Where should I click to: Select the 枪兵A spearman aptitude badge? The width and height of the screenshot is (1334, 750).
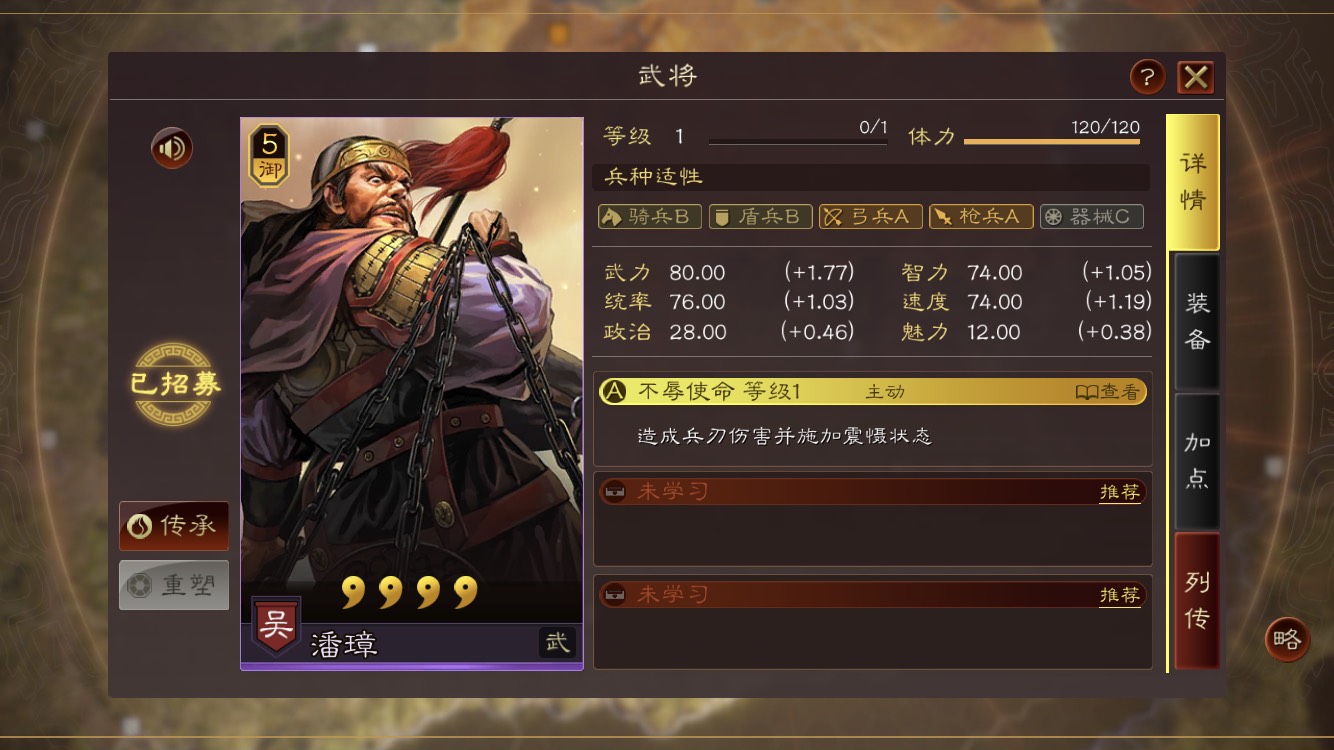[981, 216]
